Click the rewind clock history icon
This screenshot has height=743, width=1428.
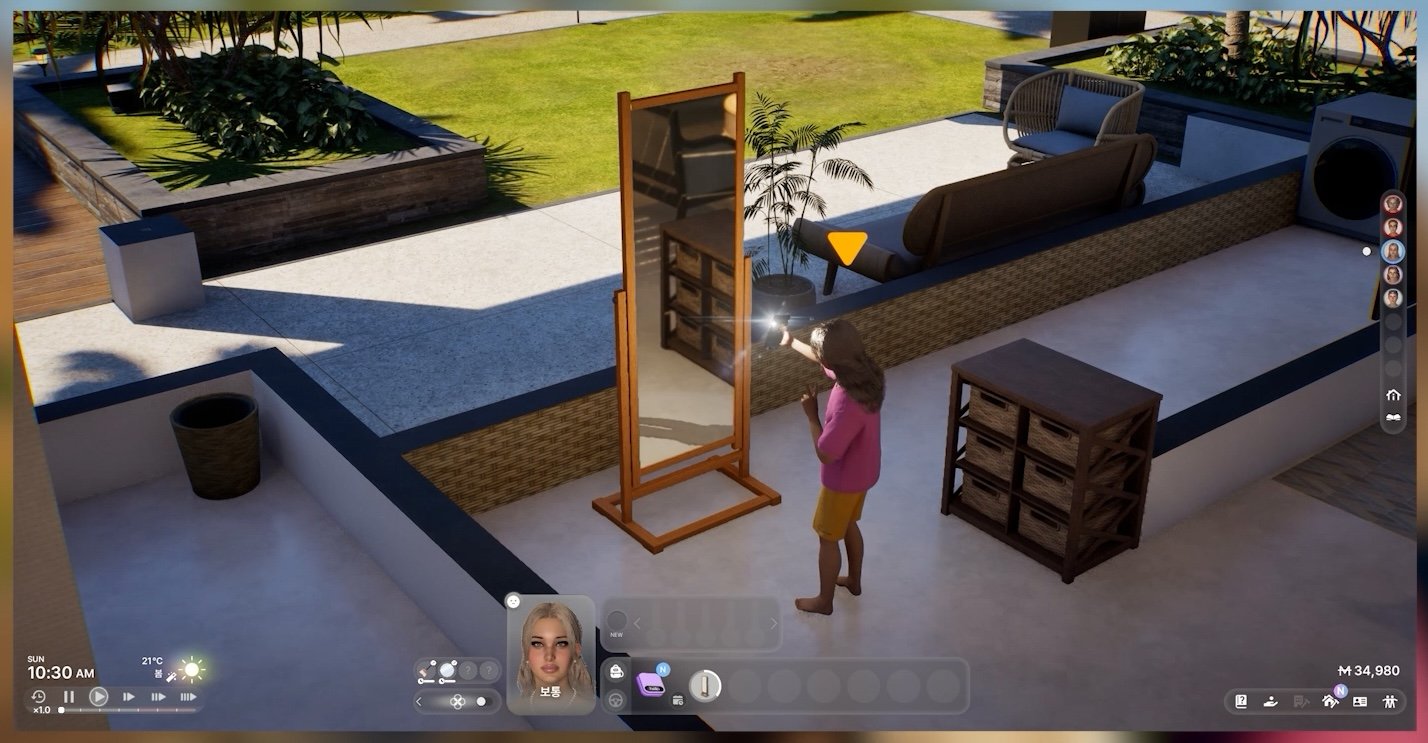[39, 697]
